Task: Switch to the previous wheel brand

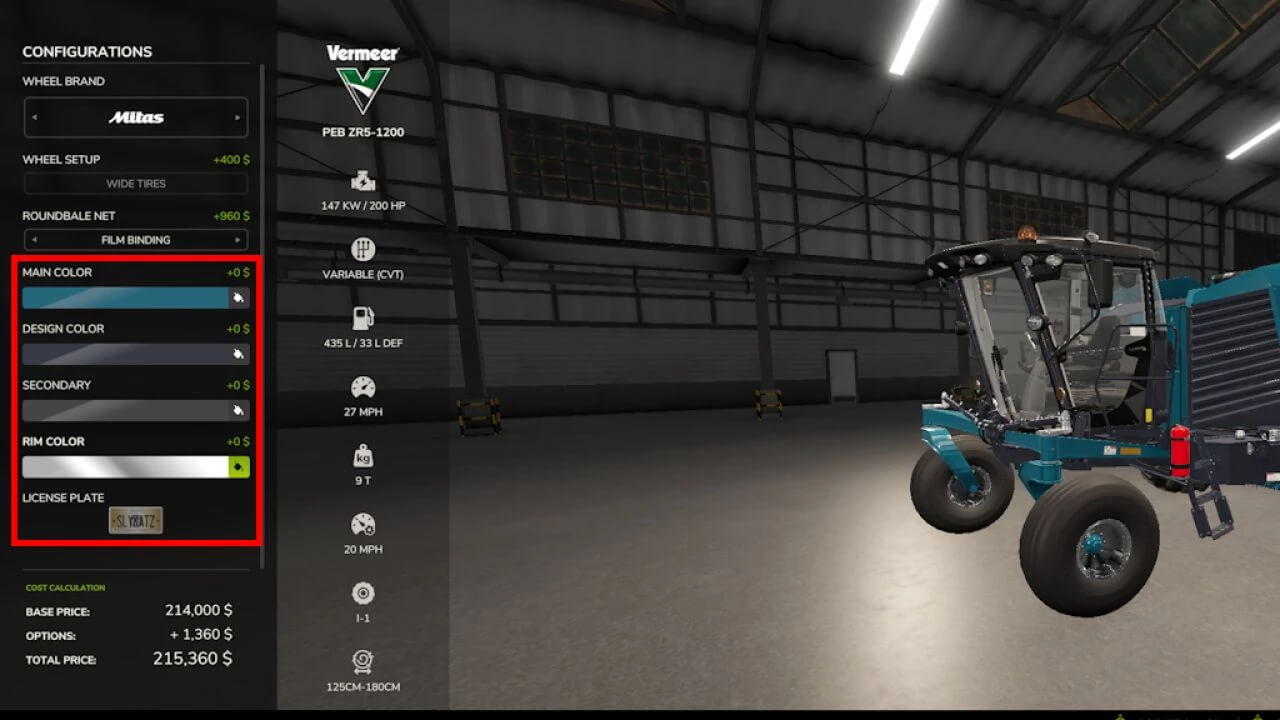Action: [x=34, y=117]
